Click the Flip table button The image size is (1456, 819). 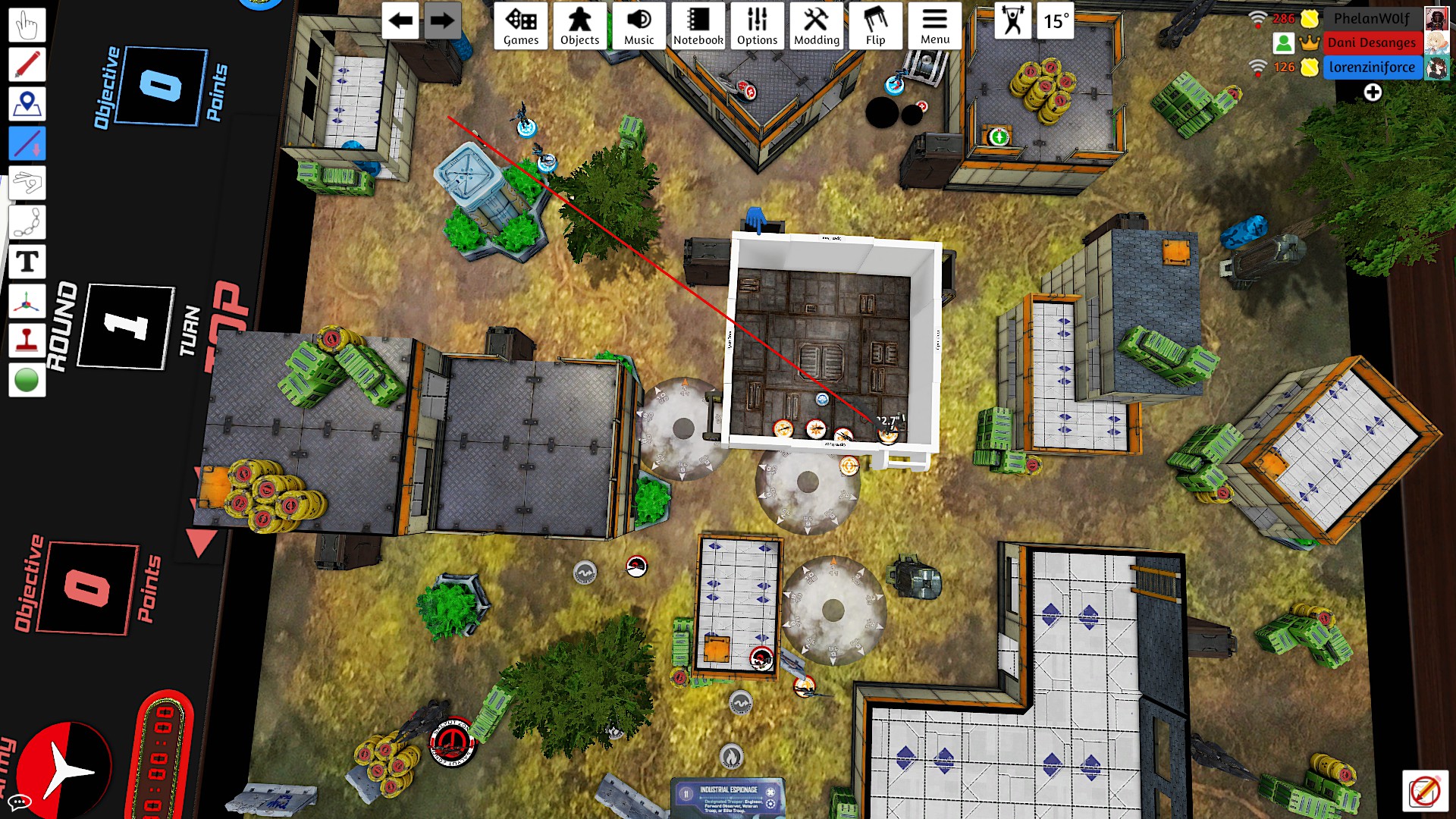tap(875, 26)
